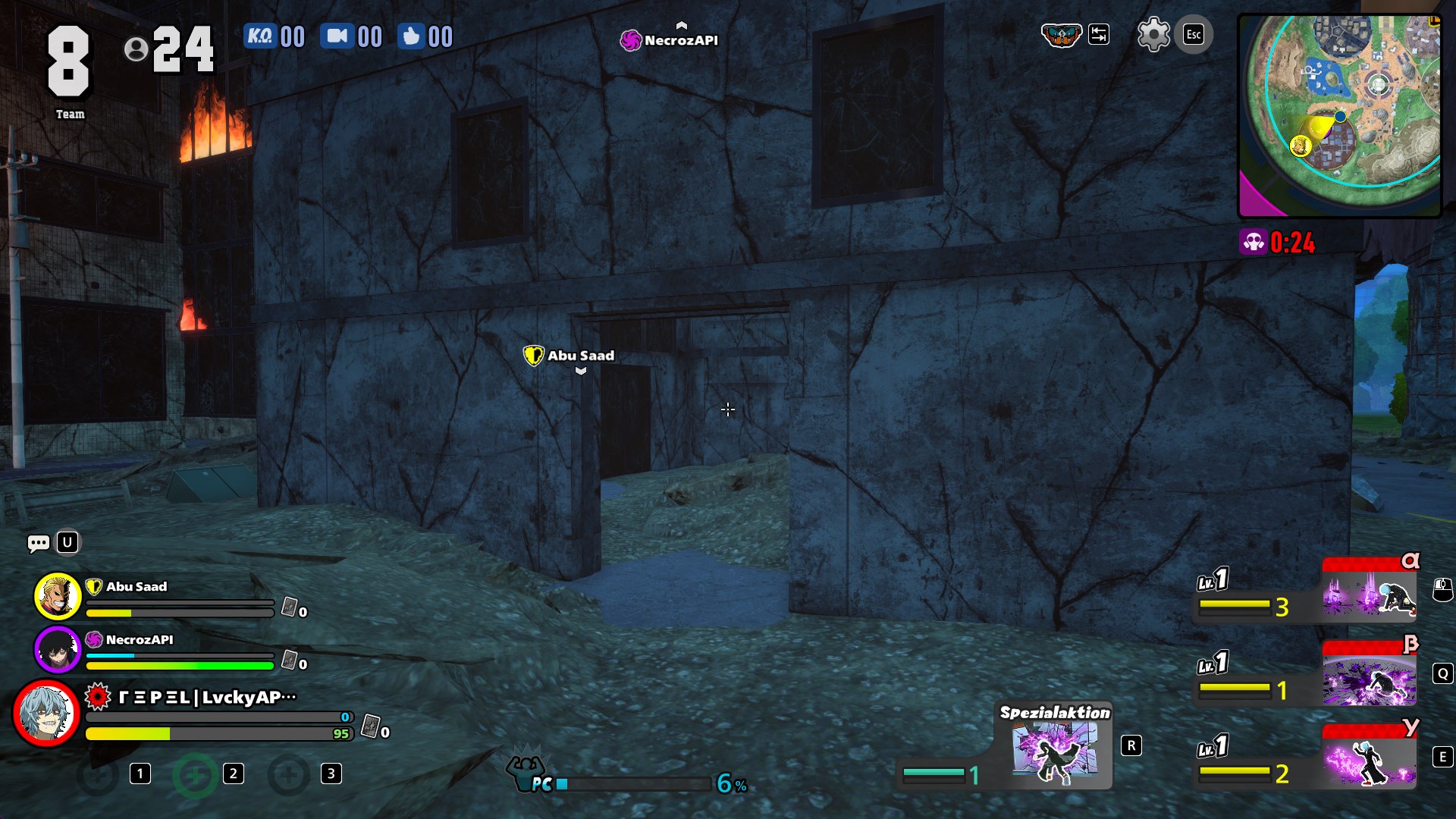The width and height of the screenshot is (1456, 819).
Task: Select Abu Saad's teammate portrait
Action: pos(58,596)
